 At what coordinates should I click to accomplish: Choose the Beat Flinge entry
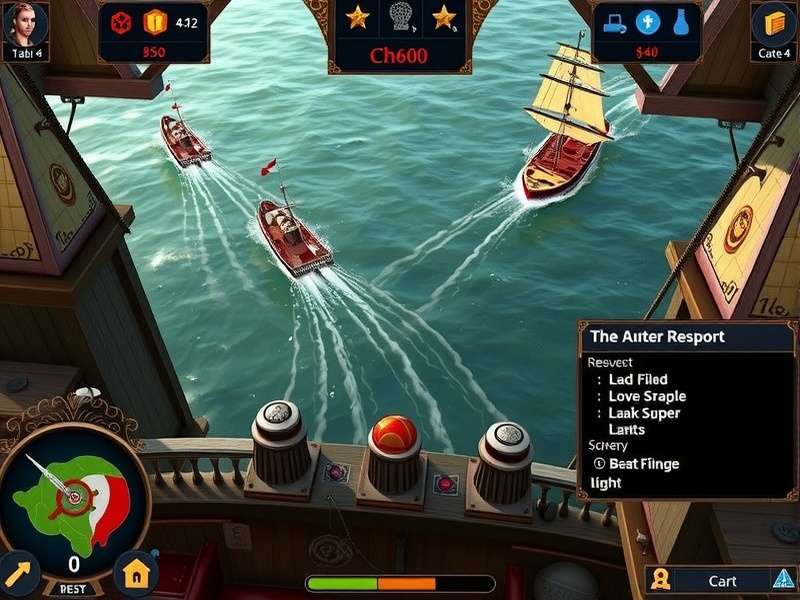tap(645, 463)
